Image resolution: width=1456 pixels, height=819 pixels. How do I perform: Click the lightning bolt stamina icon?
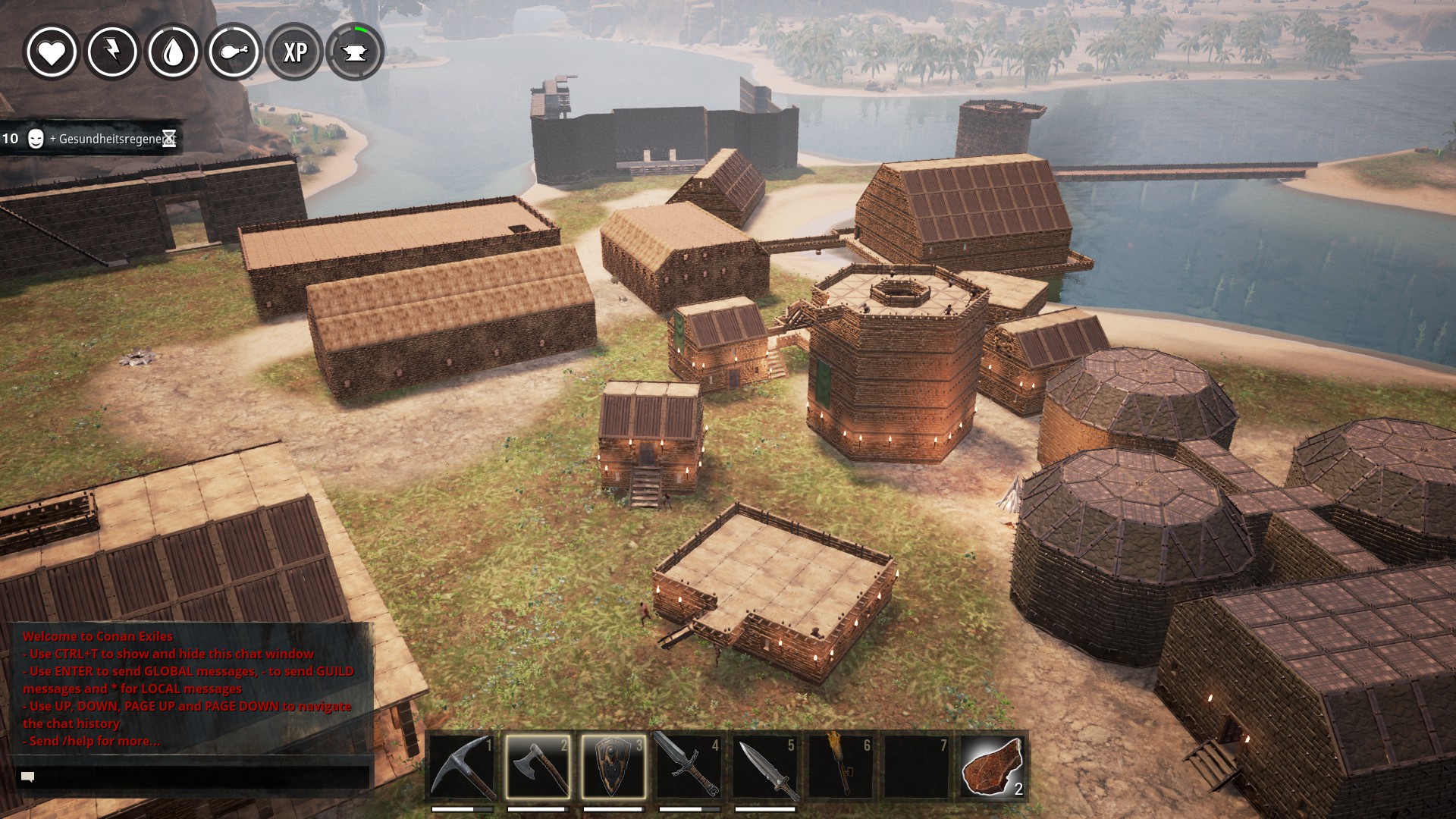(x=112, y=52)
